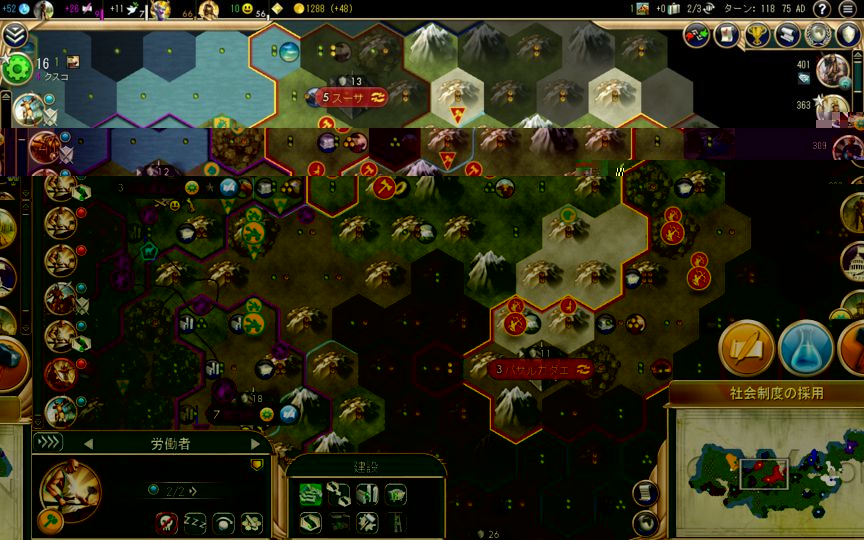
Task: Select the adopt policy quill notification
Action: pos(745,347)
